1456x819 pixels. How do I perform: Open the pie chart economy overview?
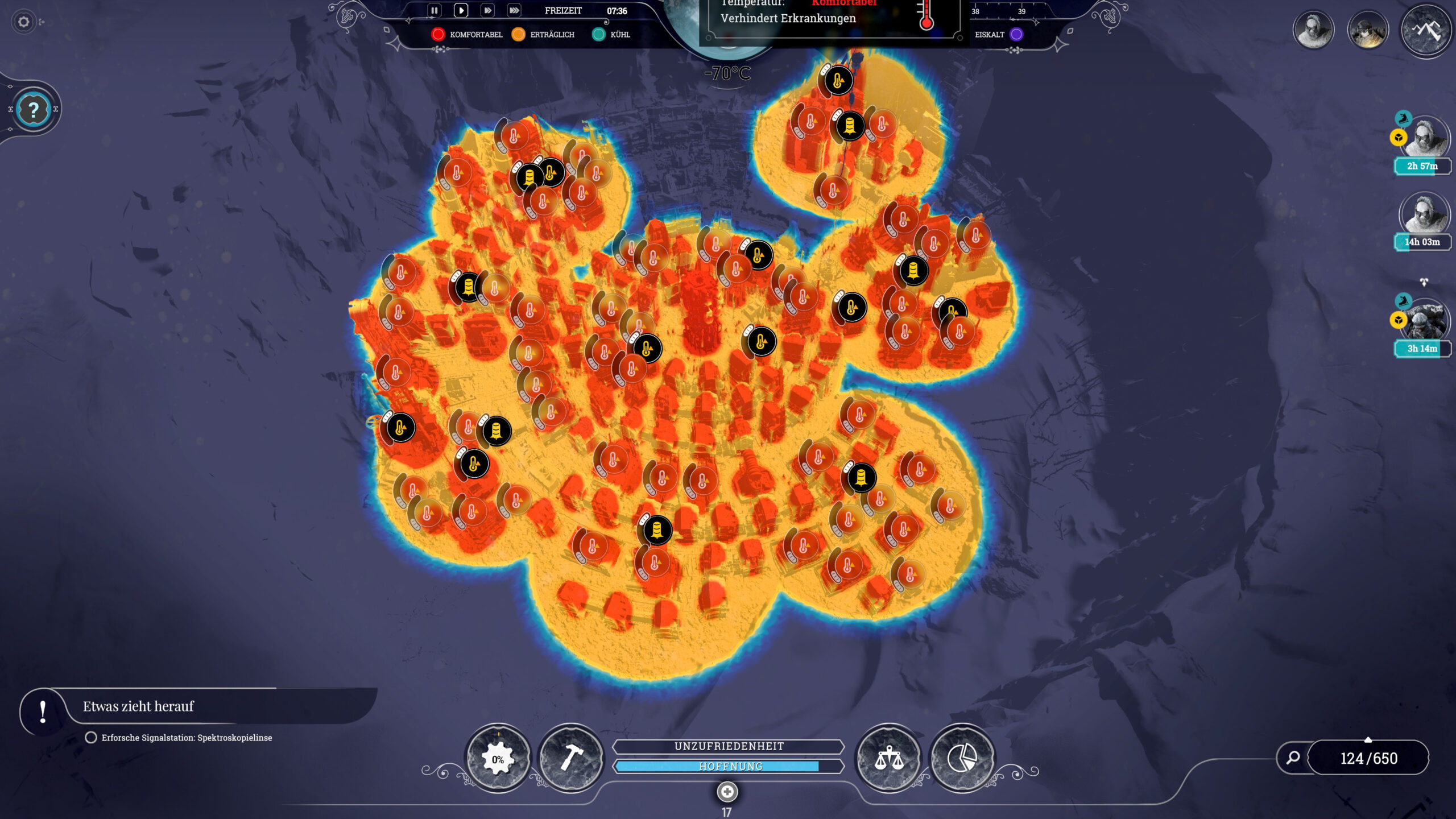(x=962, y=758)
